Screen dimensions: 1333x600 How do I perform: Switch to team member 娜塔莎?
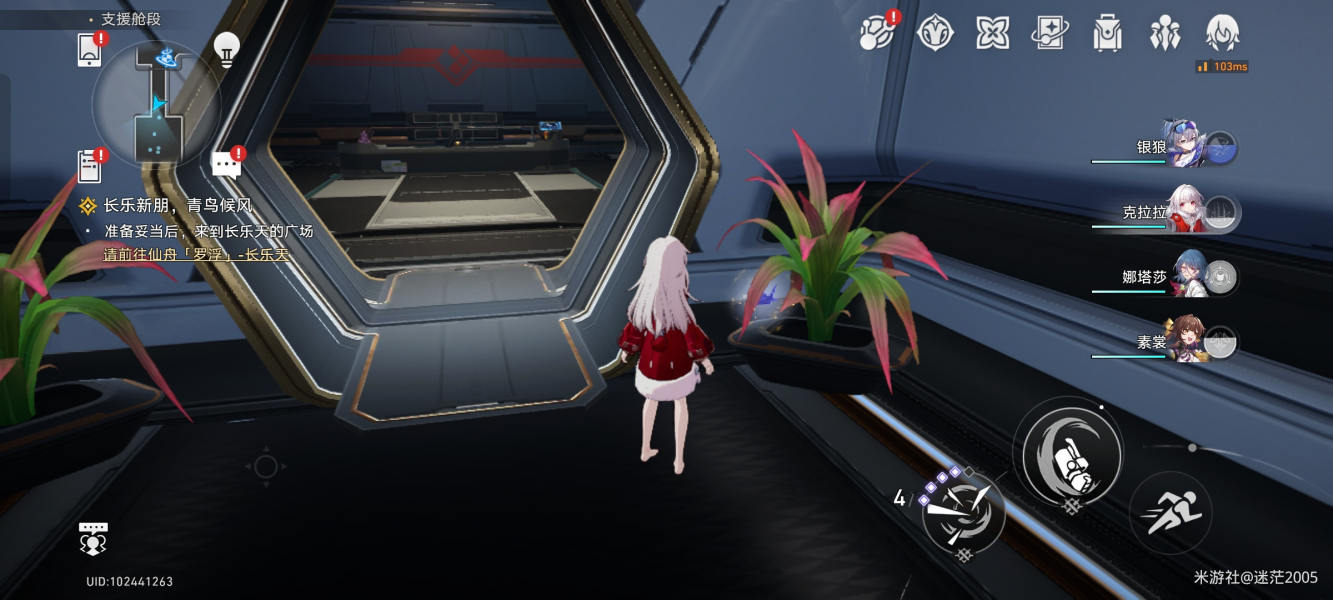(x=1188, y=277)
